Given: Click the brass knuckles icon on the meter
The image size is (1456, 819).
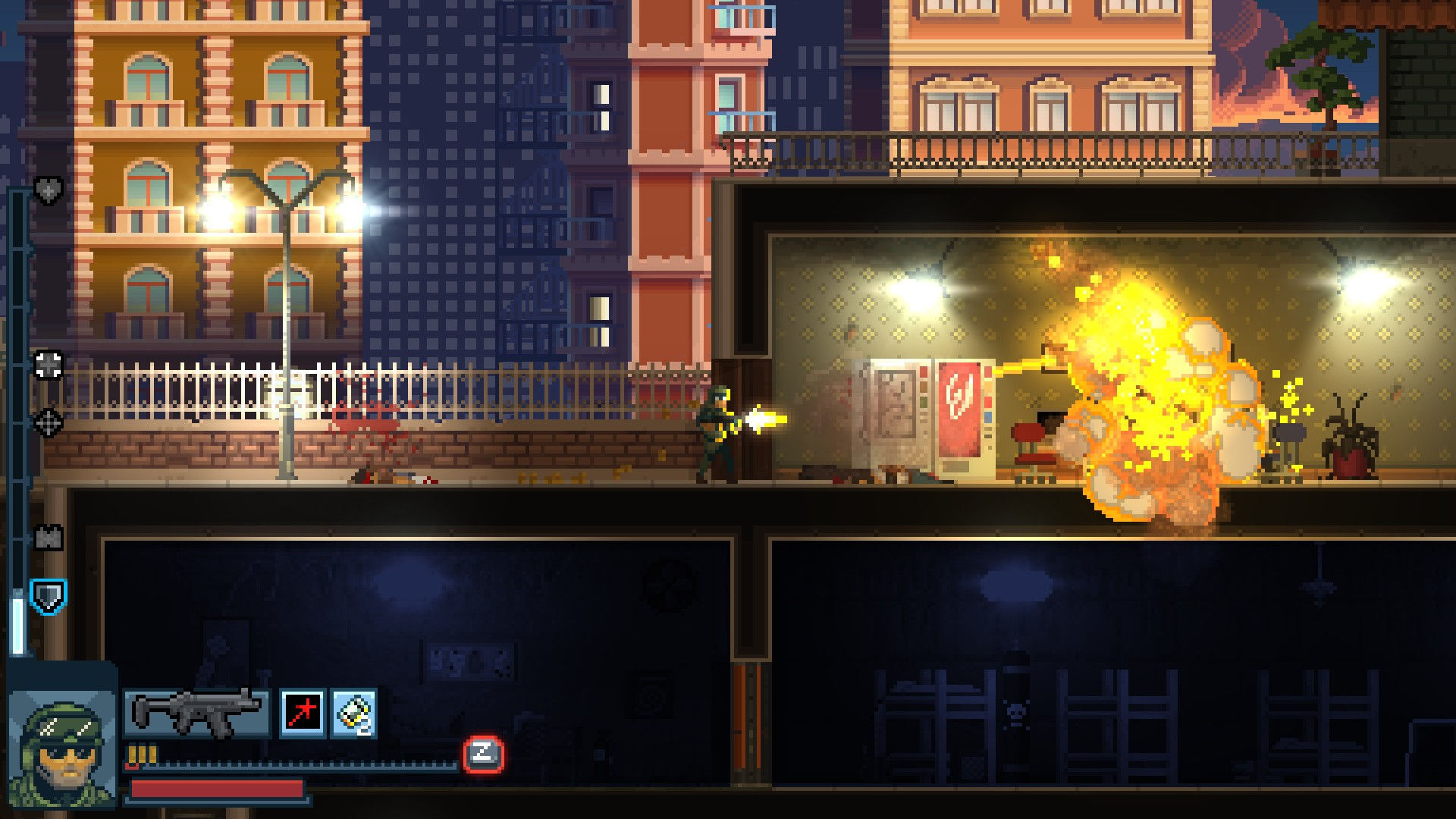Looking at the screenshot, I should (x=47, y=538).
